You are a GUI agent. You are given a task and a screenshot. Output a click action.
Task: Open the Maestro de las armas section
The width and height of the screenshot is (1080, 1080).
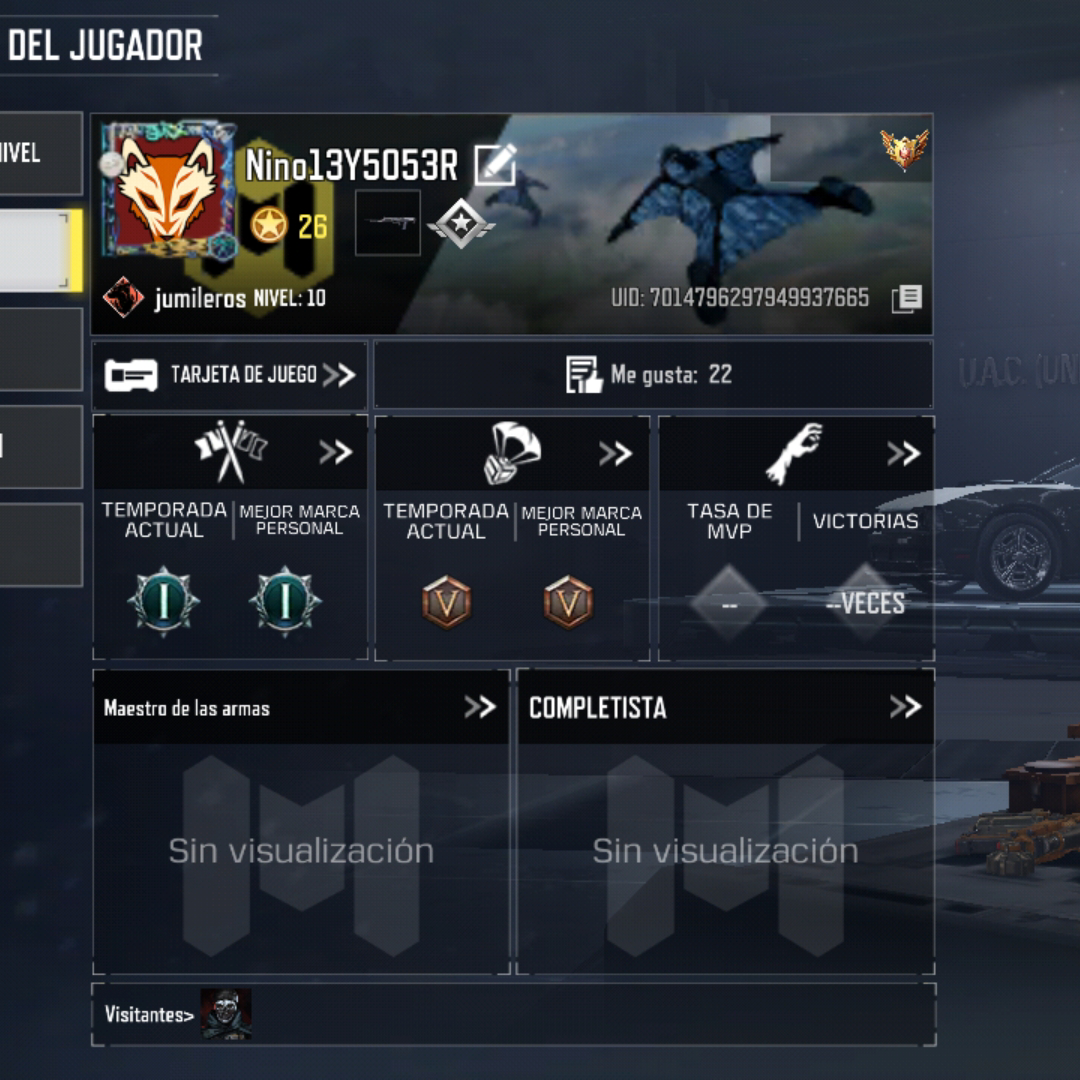tap(300, 708)
